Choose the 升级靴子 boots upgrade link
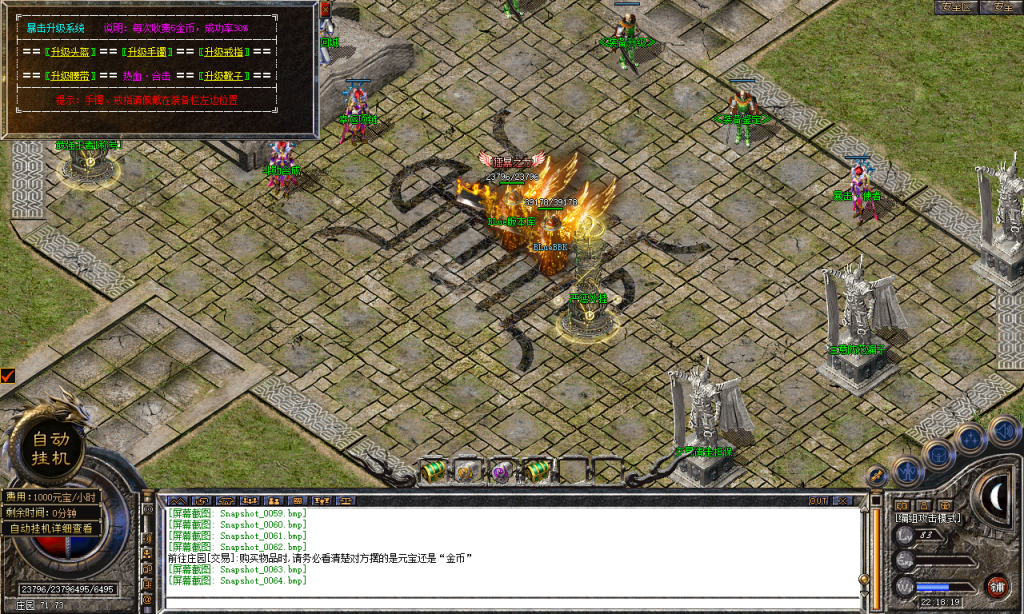 pyautogui.click(x=223, y=76)
